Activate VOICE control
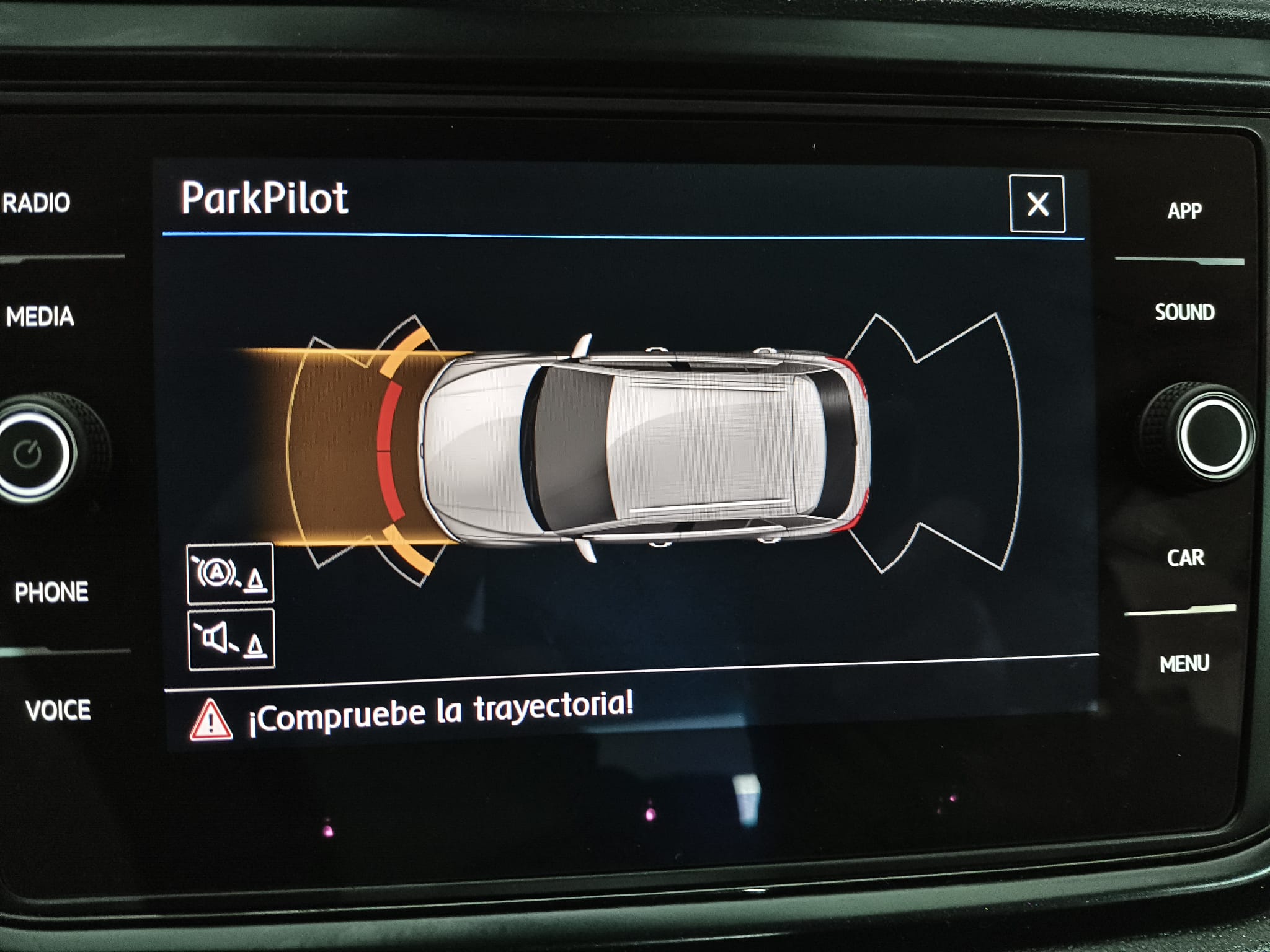The height and width of the screenshot is (952, 1270). (x=58, y=710)
